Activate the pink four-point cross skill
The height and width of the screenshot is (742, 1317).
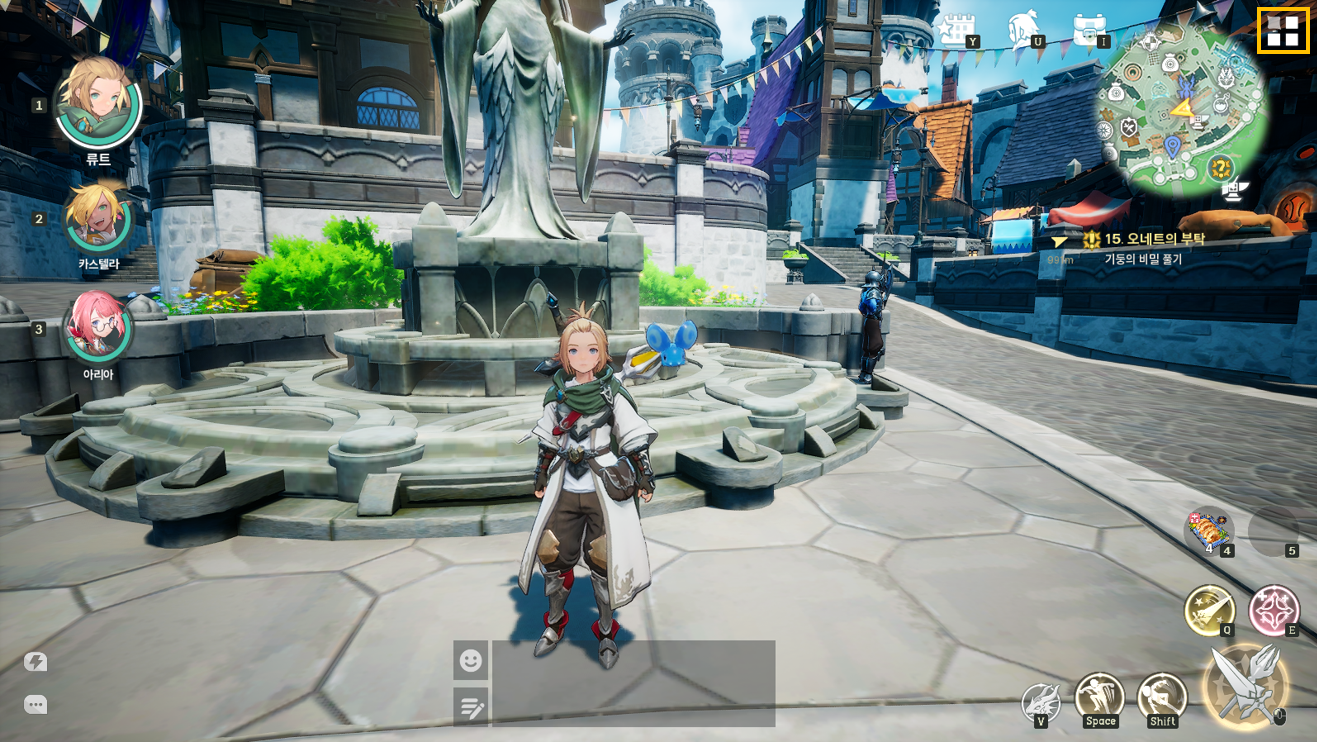click(1273, 609)
